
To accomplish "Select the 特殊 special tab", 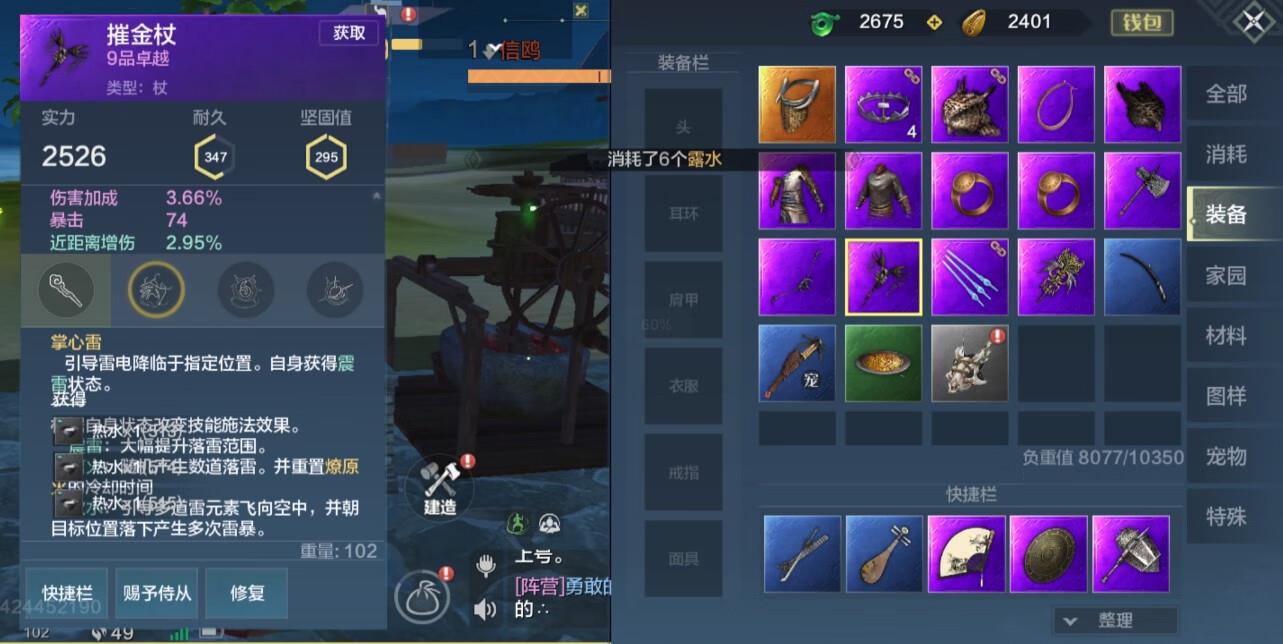I will click(1226, 517).
